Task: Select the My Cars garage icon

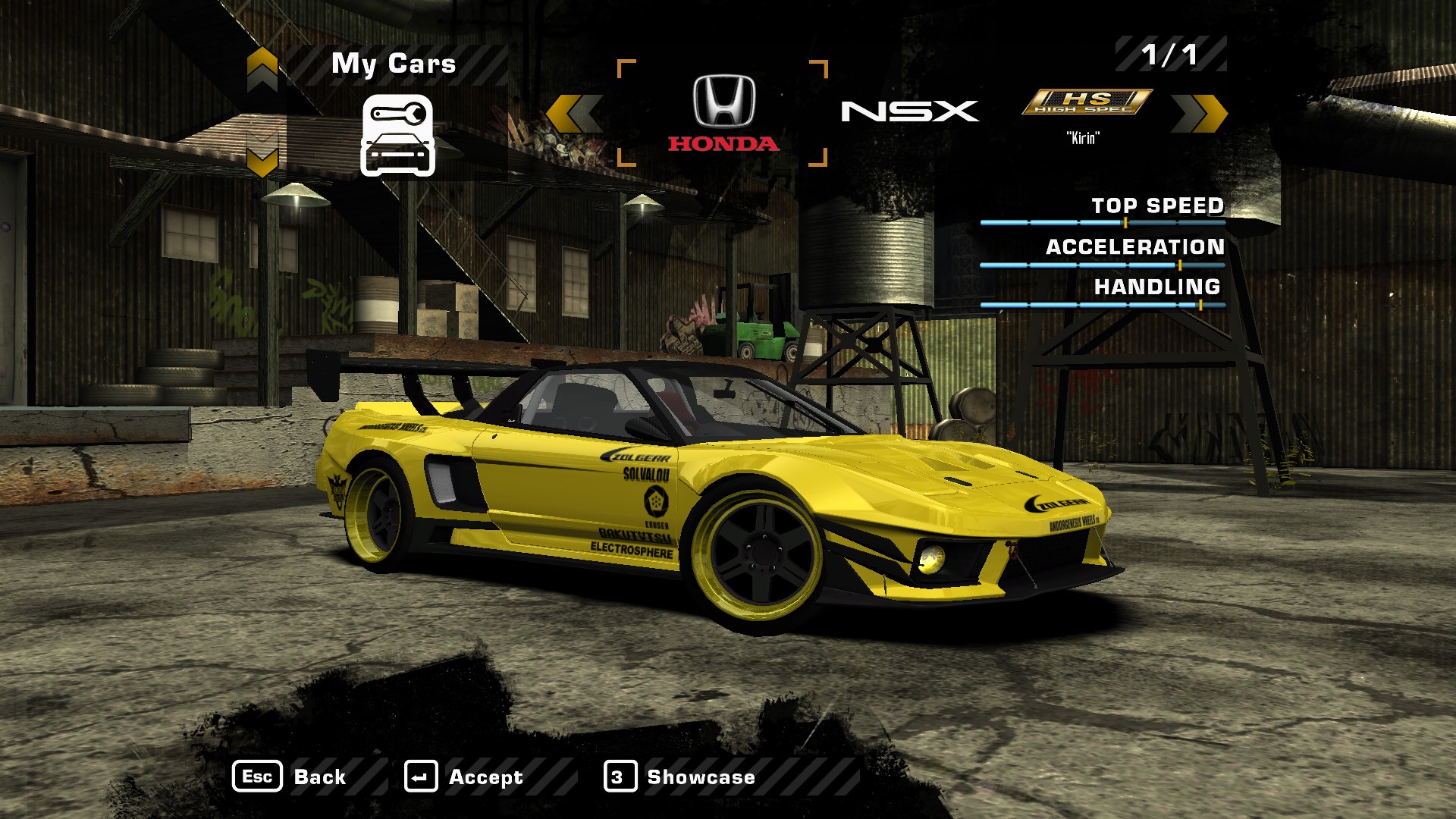Action: 397,136
